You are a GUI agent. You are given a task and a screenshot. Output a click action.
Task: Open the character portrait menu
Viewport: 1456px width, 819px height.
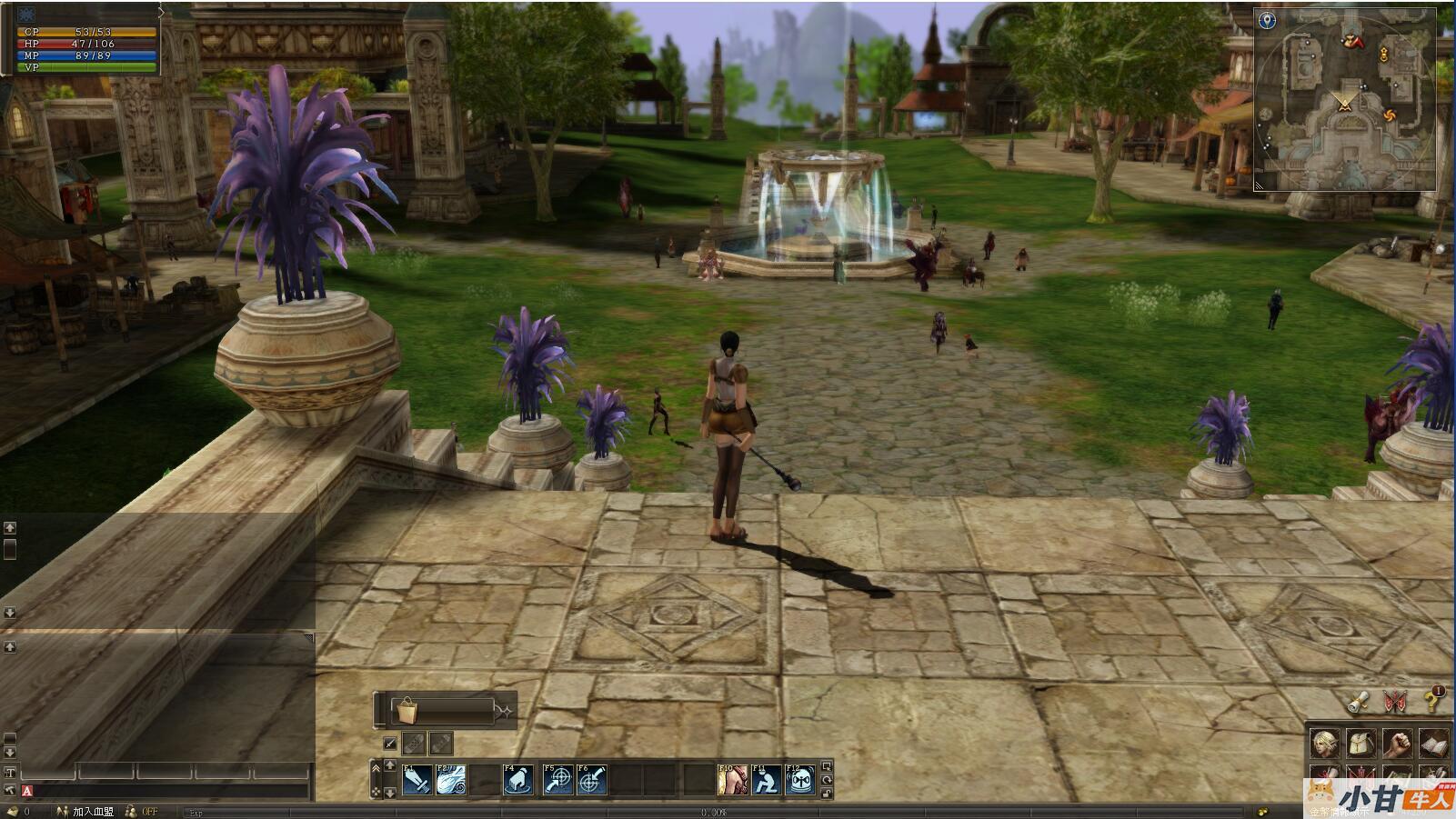tap(1324, 744)
